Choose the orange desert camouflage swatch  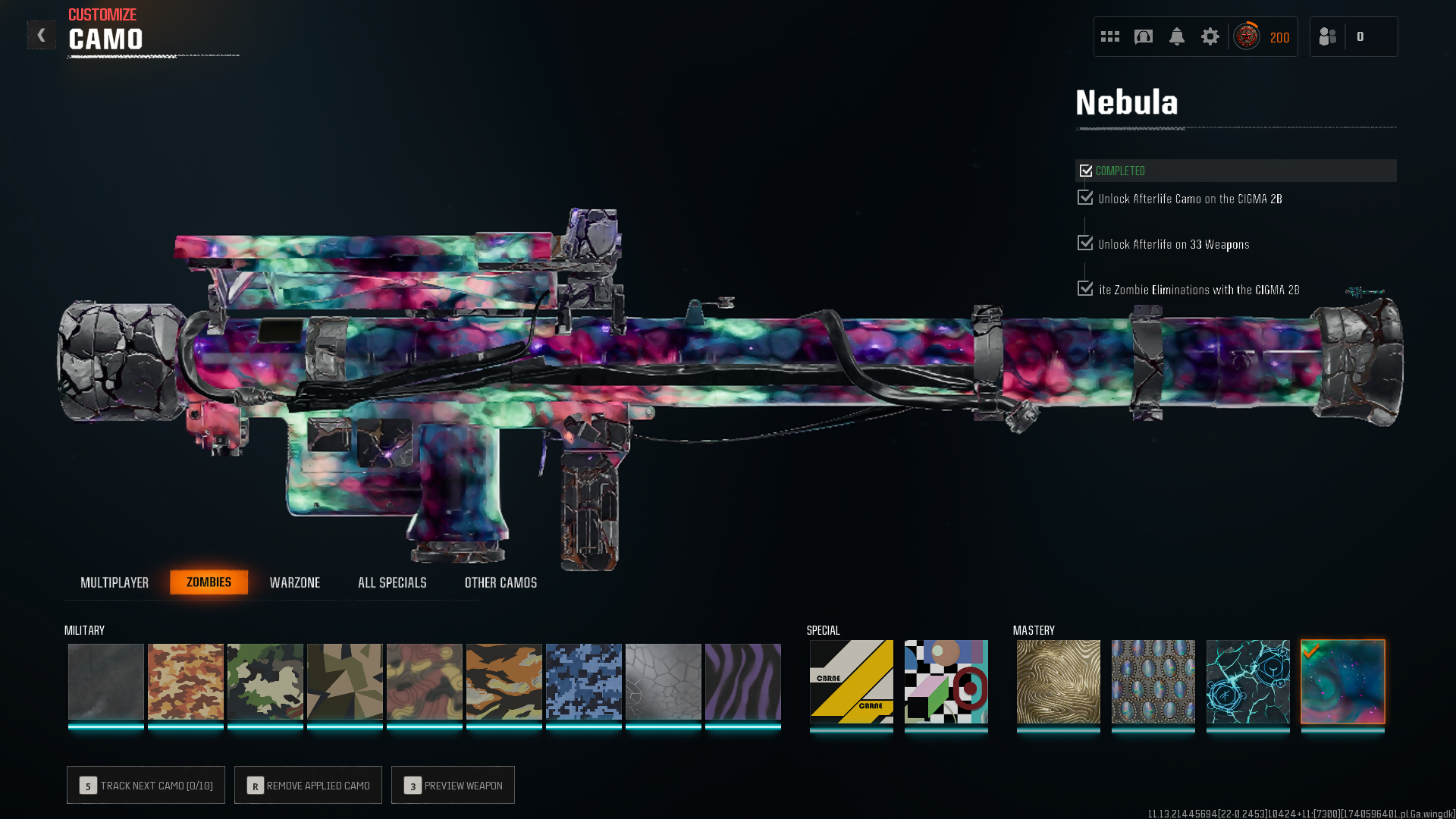tap(186, 681)
